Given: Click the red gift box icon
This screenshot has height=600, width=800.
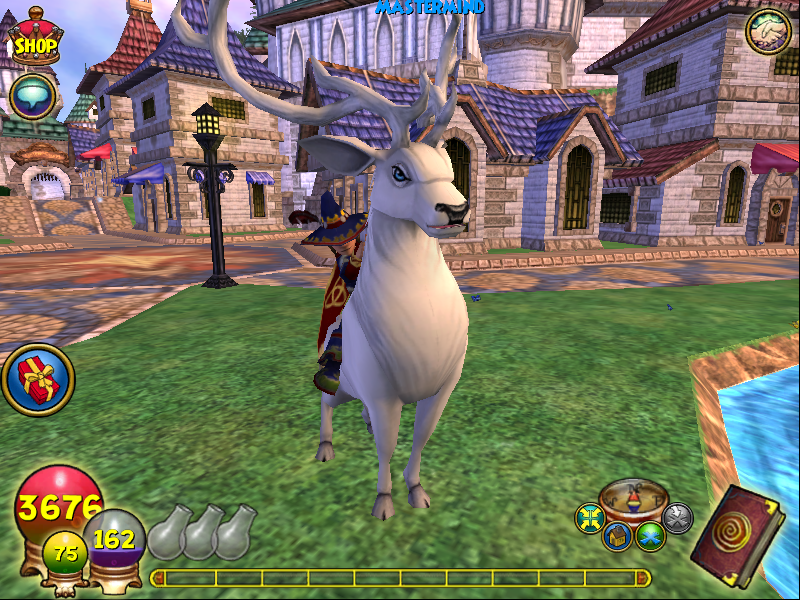Looking at the screenshot, I should point(37,380).
